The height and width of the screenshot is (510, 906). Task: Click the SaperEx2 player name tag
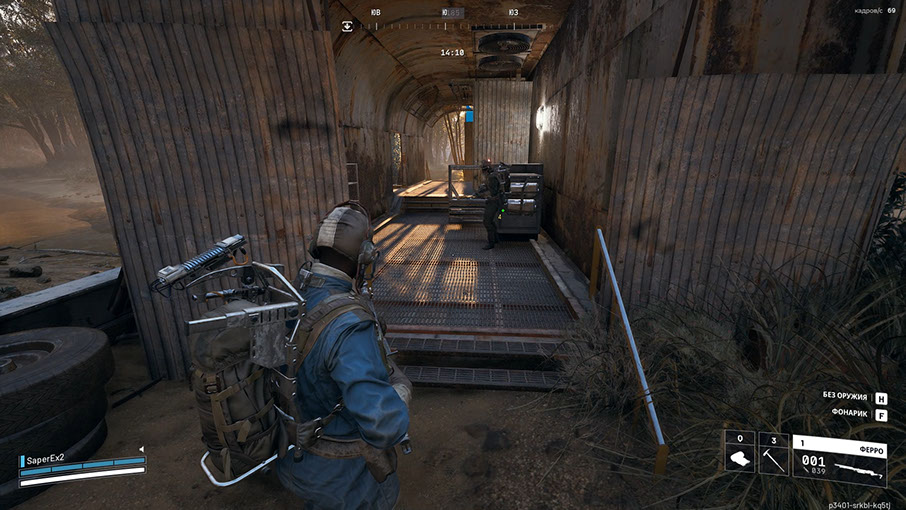tap(46, 459)
